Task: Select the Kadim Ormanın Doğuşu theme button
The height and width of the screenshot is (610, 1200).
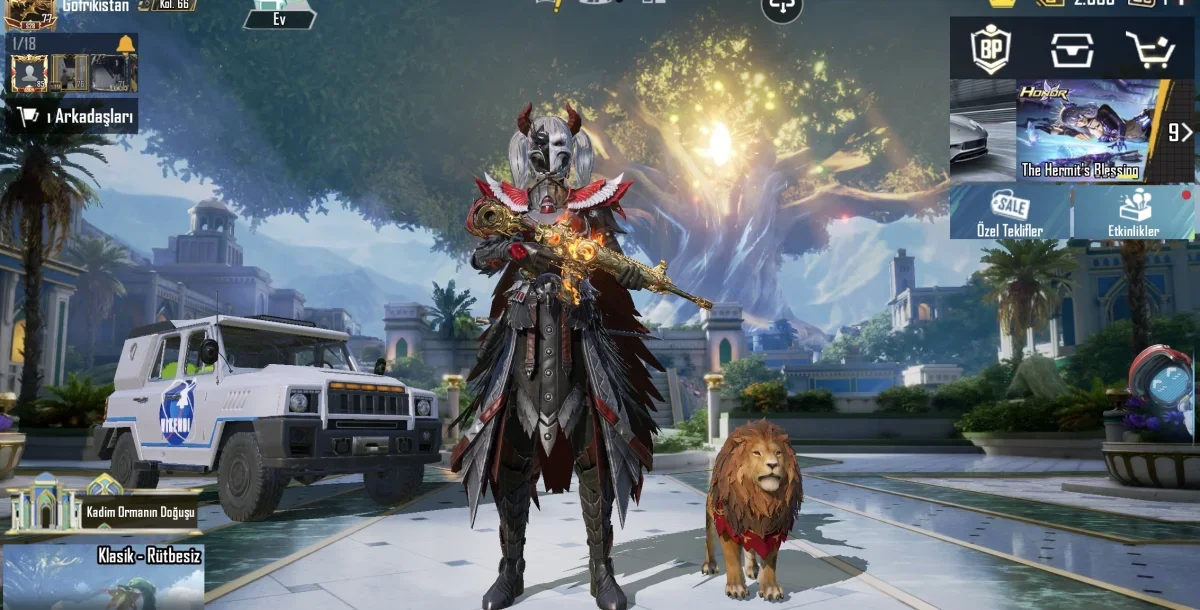Action: 100,507
